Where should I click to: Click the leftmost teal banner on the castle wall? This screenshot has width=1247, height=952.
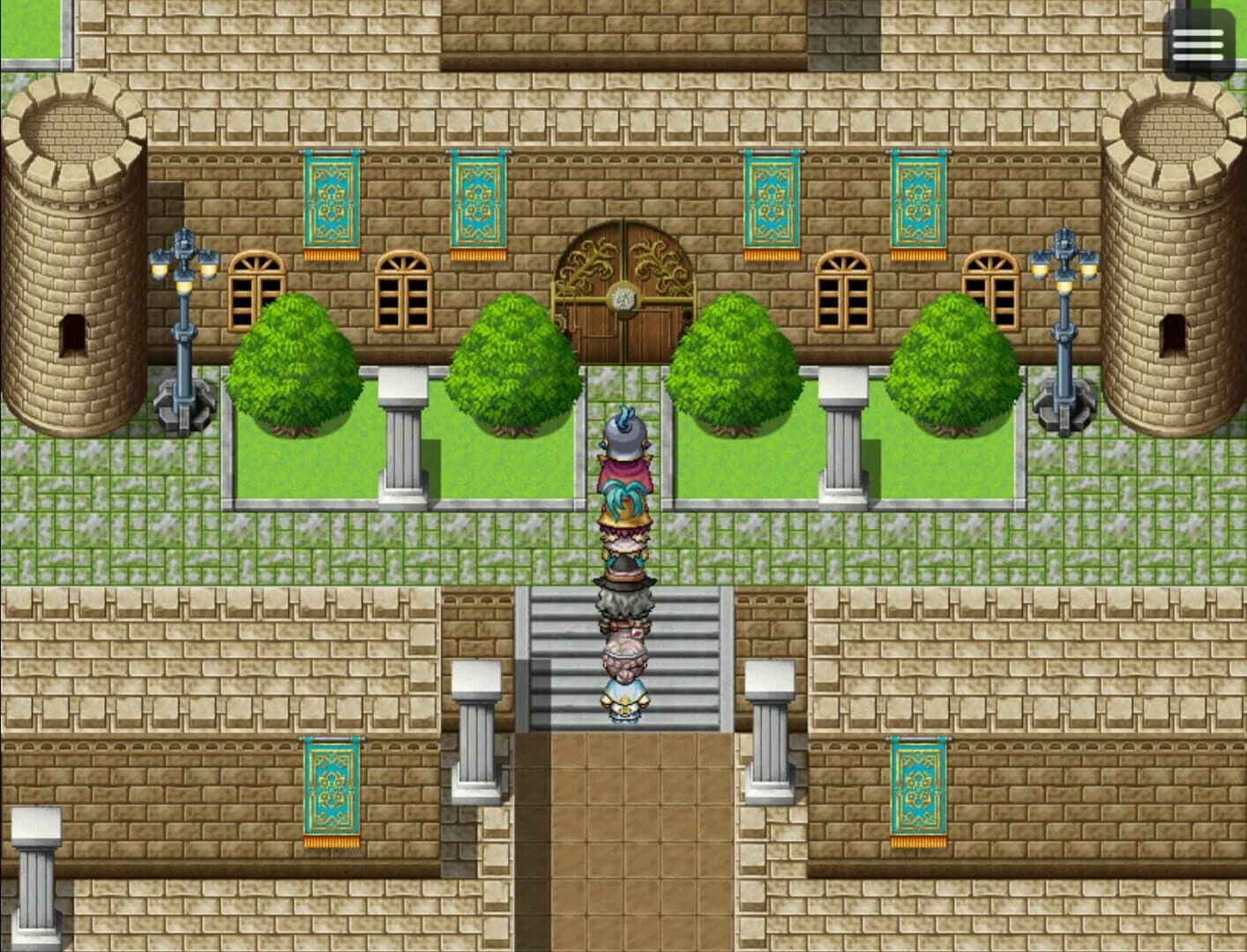tap(331, 203)
